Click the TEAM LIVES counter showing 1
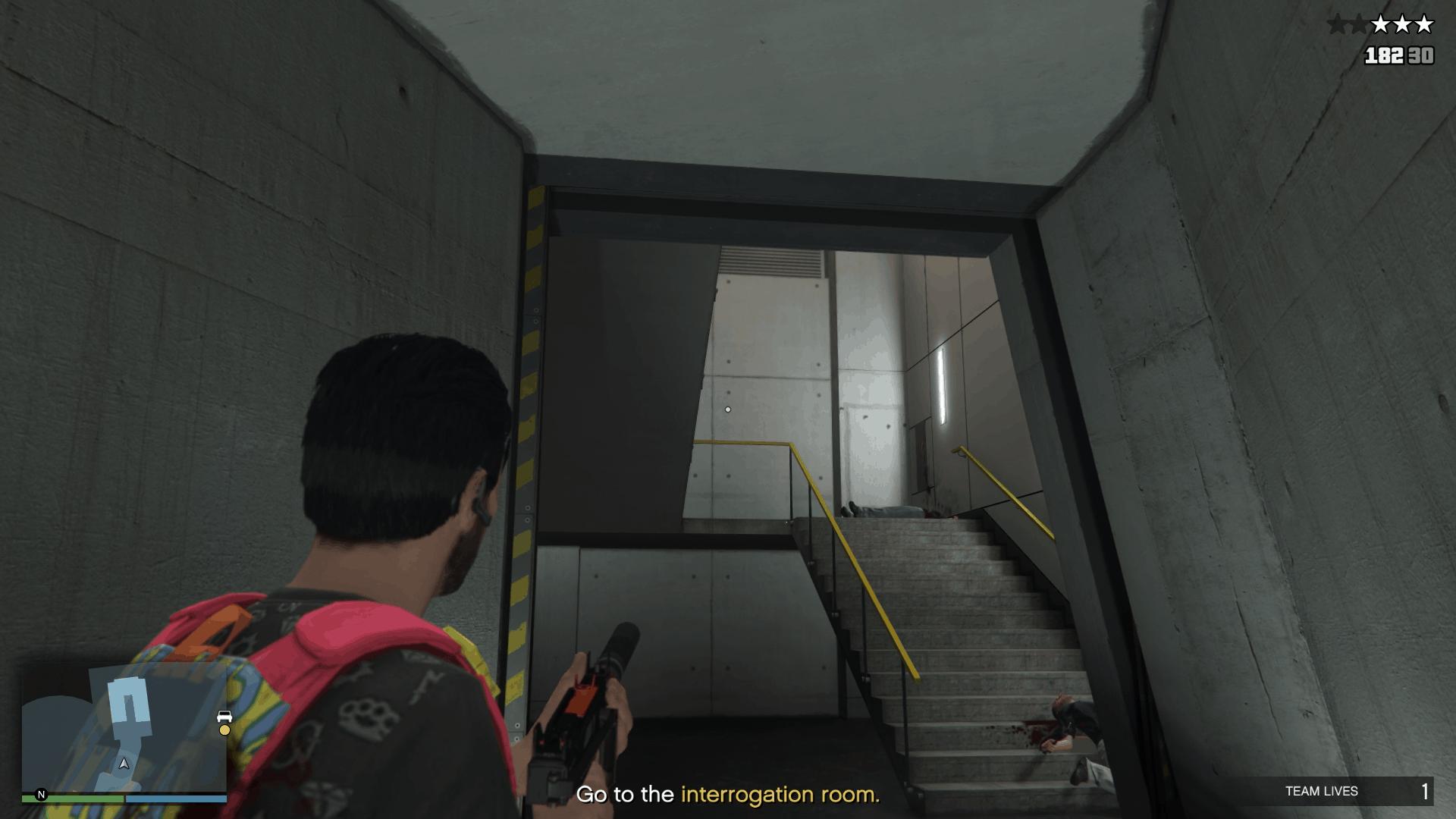Viewport: 1456px width, 819px height. click(x=1426, y=791)
